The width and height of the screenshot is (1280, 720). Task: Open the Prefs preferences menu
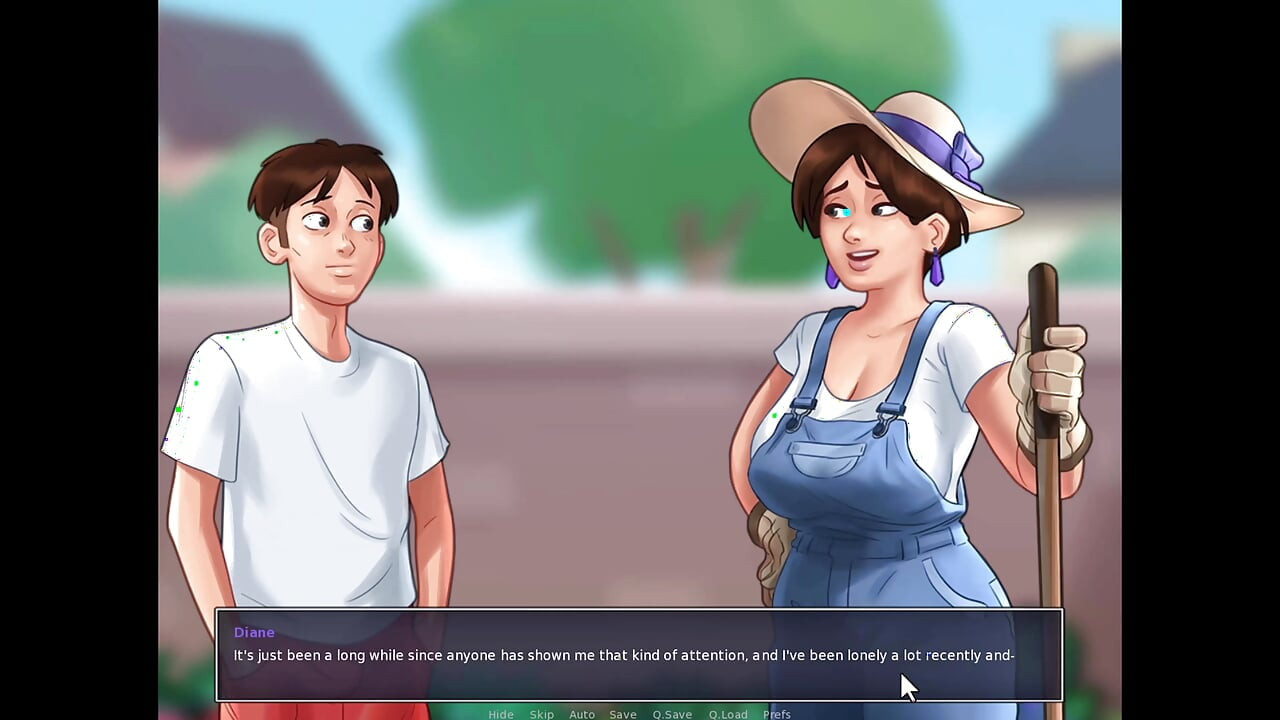coord(776,714)
